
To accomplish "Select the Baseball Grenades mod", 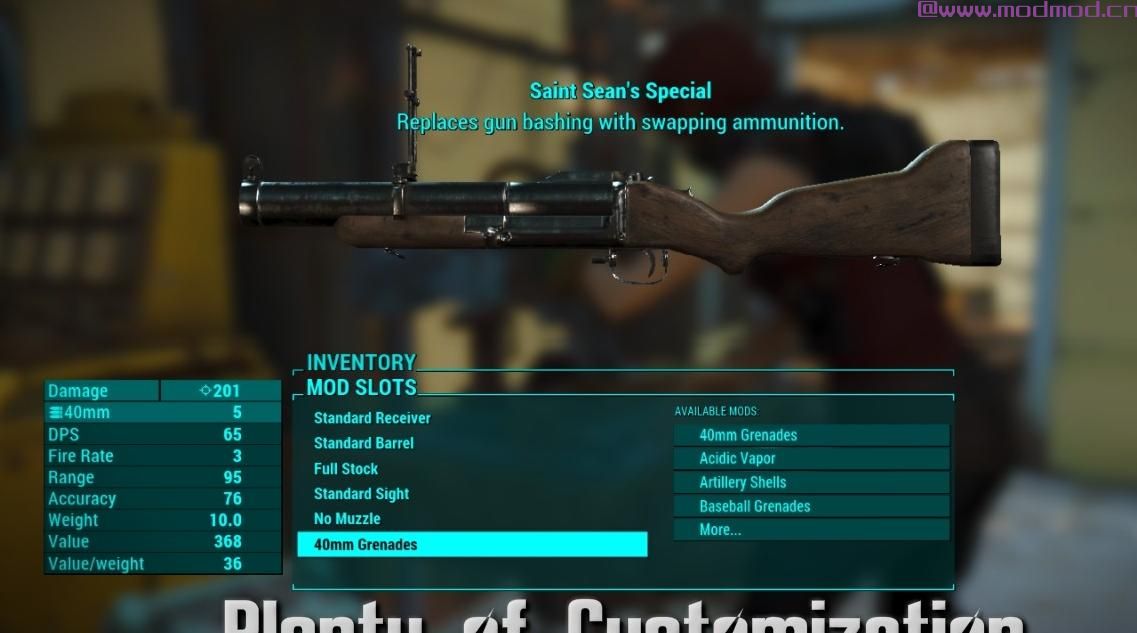I will point(810,506).
